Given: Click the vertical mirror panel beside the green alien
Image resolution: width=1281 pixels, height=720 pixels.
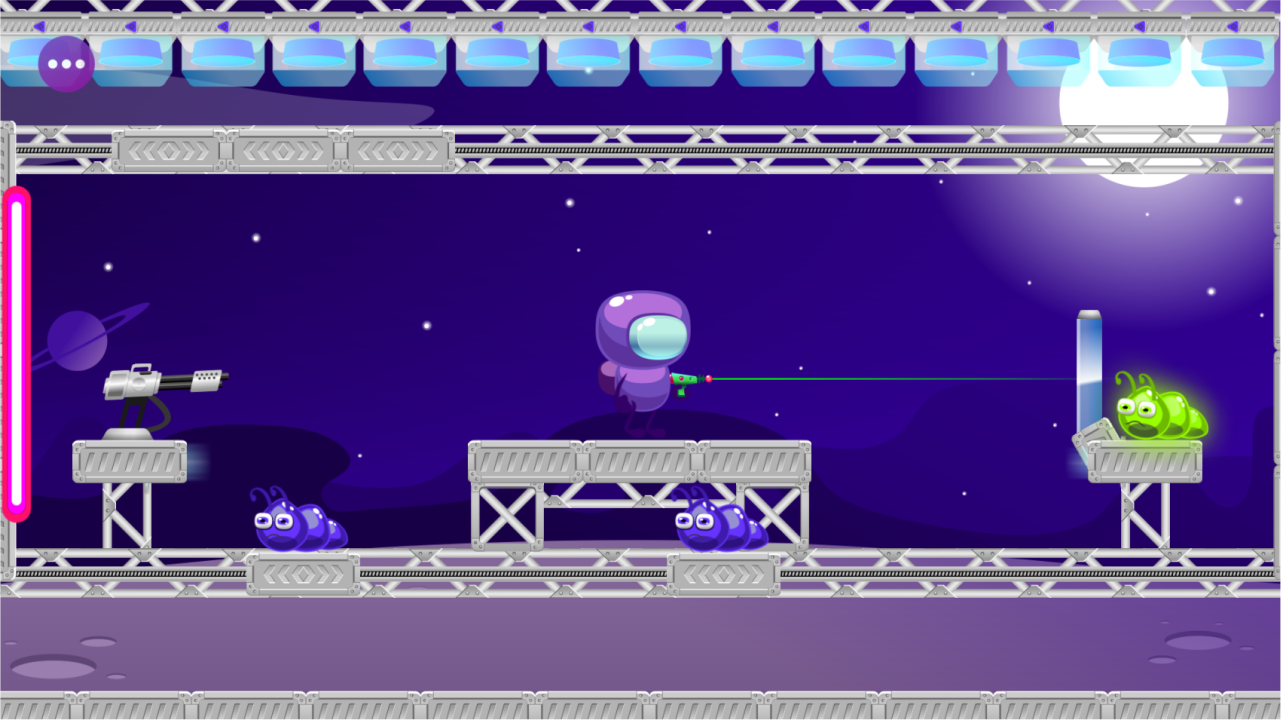Looking at the screenshot, I should tap(1089, 365).
